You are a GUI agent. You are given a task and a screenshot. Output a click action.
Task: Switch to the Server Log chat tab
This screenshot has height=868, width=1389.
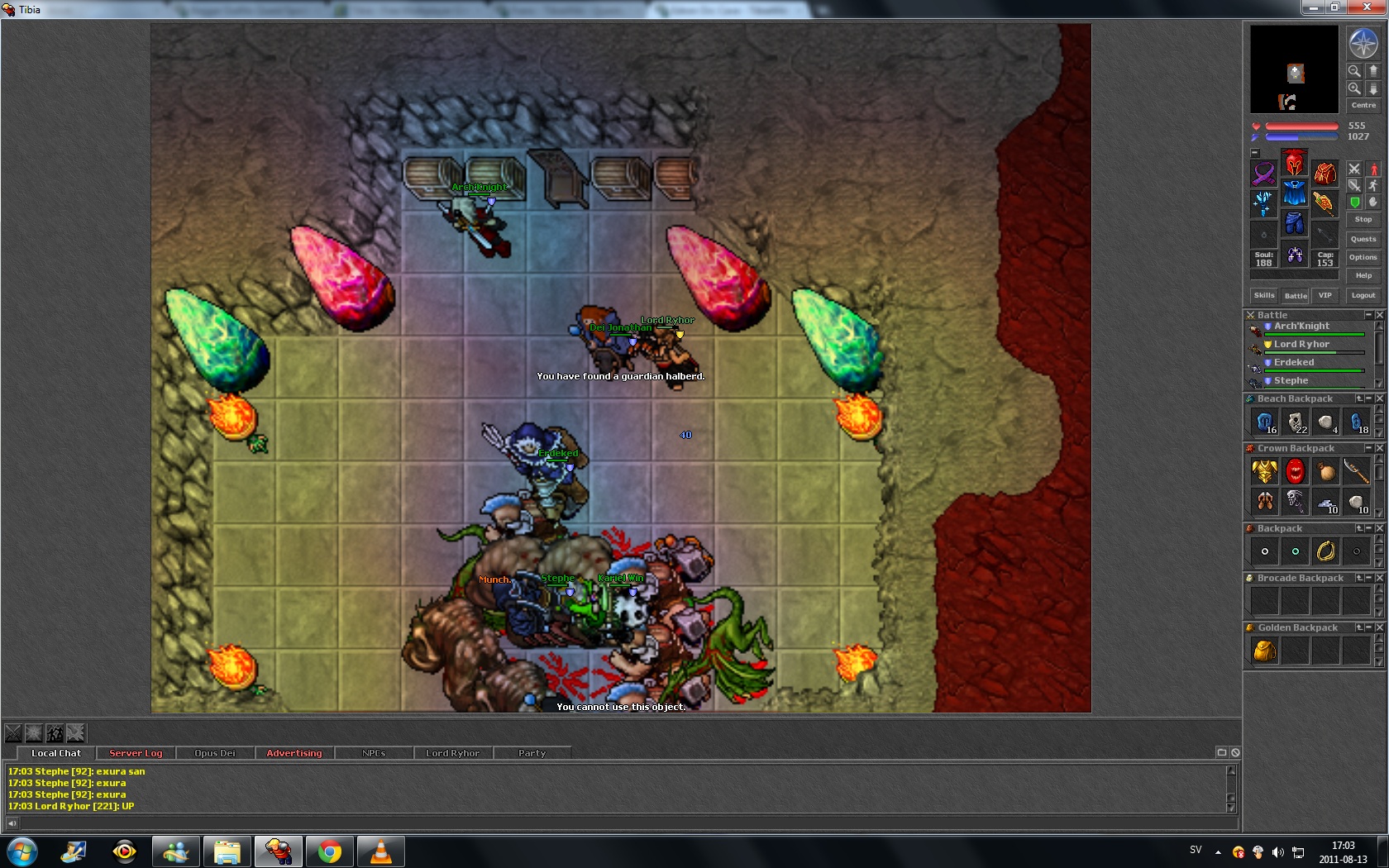click(x=136, y=753)
